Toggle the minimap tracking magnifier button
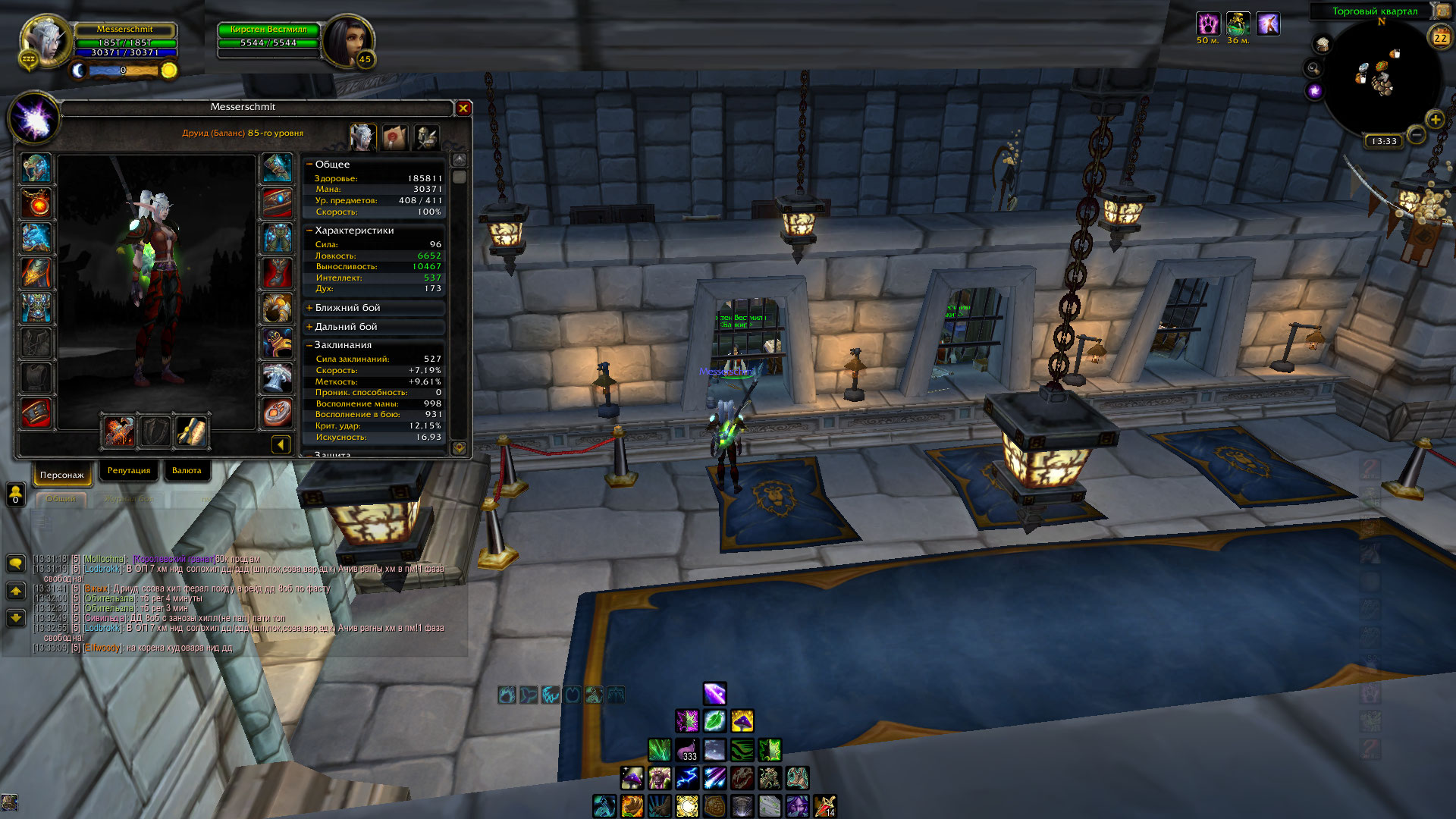The height and width of the screenshot is (819, 1456). pyautogui.click(x=1313, y=69)
